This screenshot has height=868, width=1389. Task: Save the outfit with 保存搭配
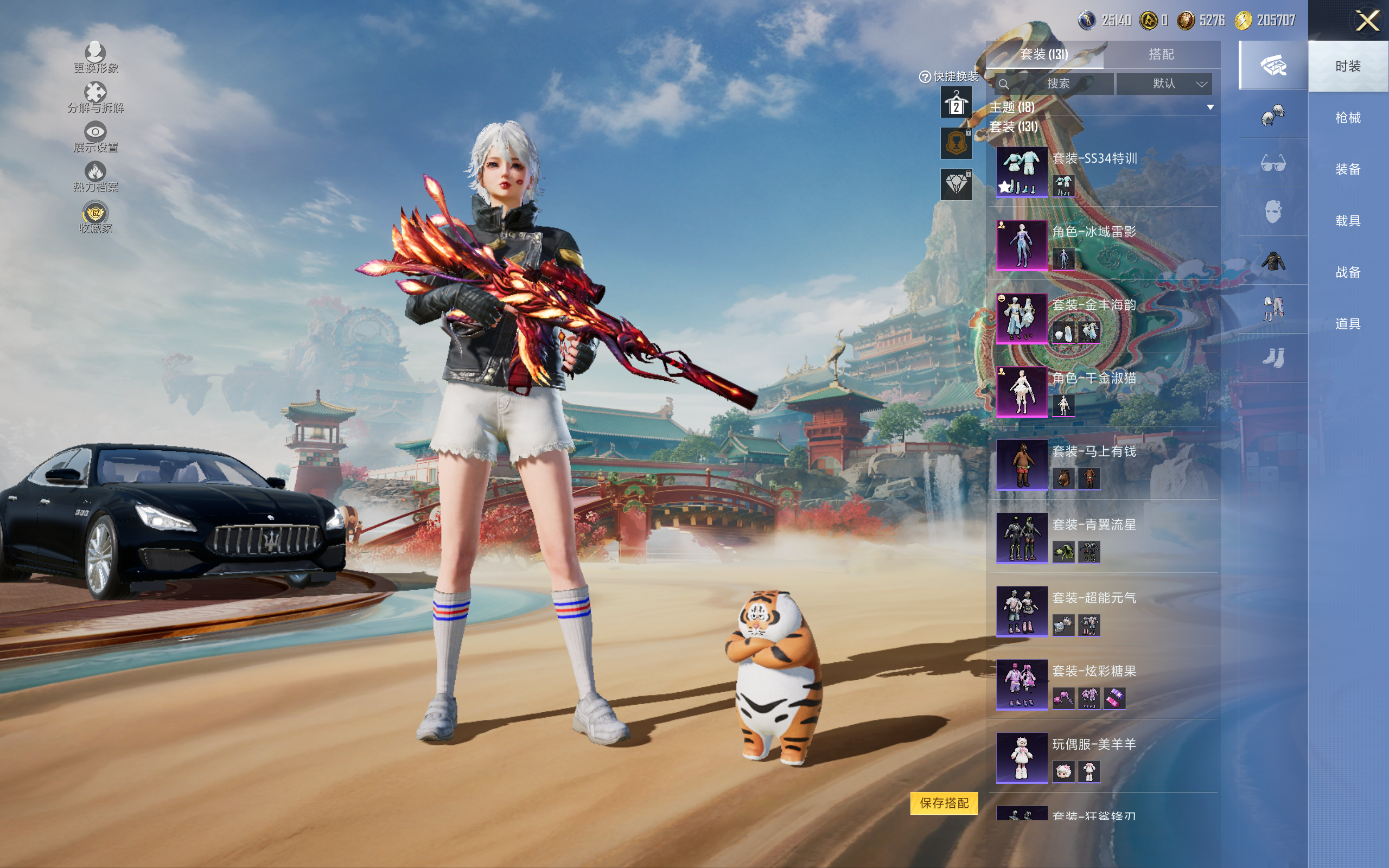(944, 803)
